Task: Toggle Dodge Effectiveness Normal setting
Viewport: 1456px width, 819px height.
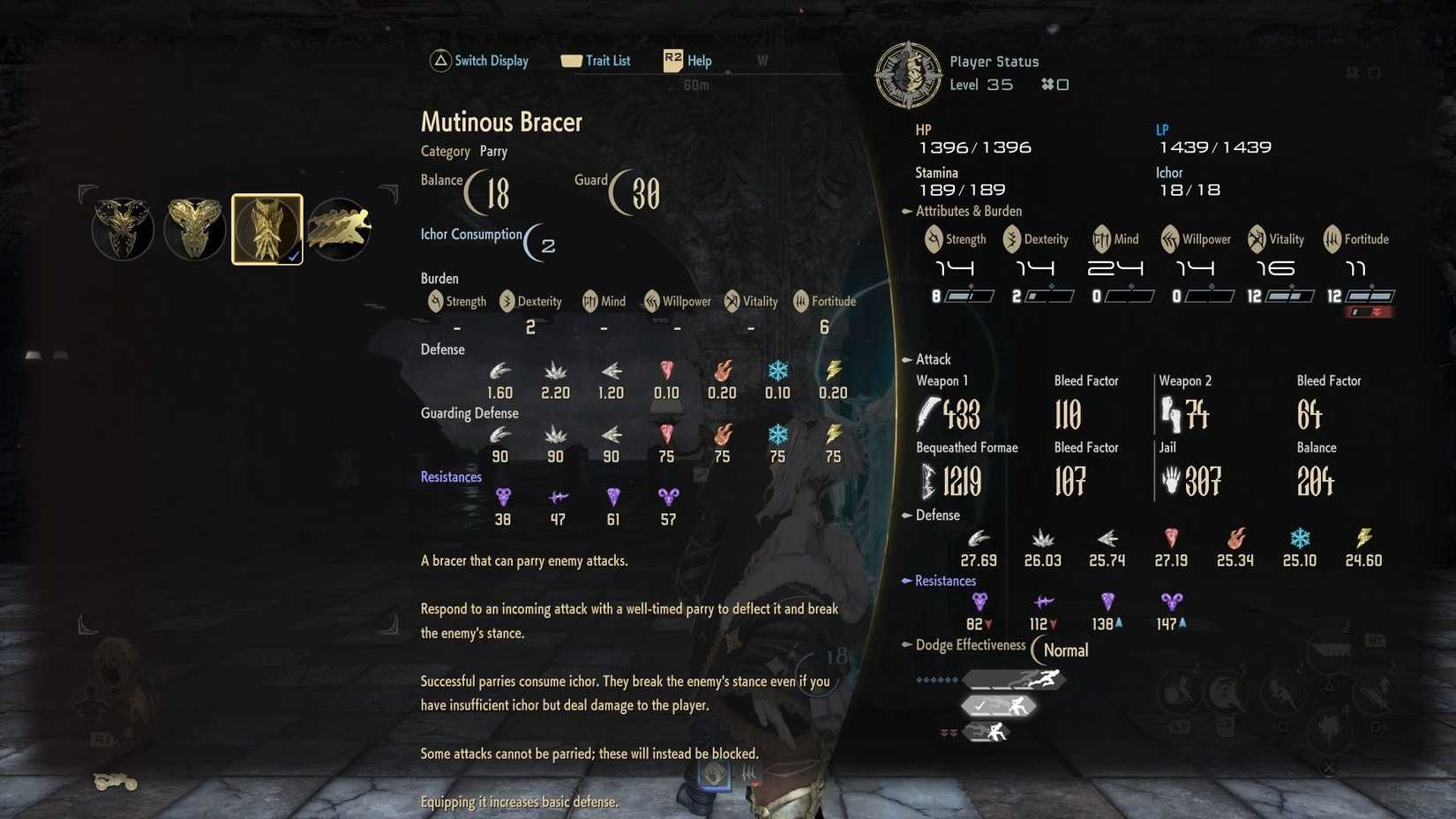Action: tap(1062, 650)
